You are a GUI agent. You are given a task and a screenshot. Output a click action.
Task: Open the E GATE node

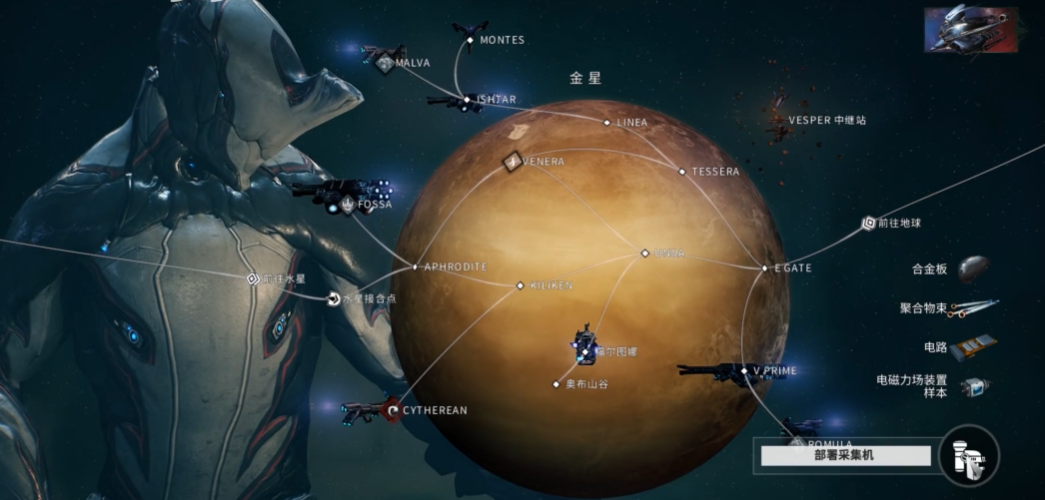click(x=765, y=268)
